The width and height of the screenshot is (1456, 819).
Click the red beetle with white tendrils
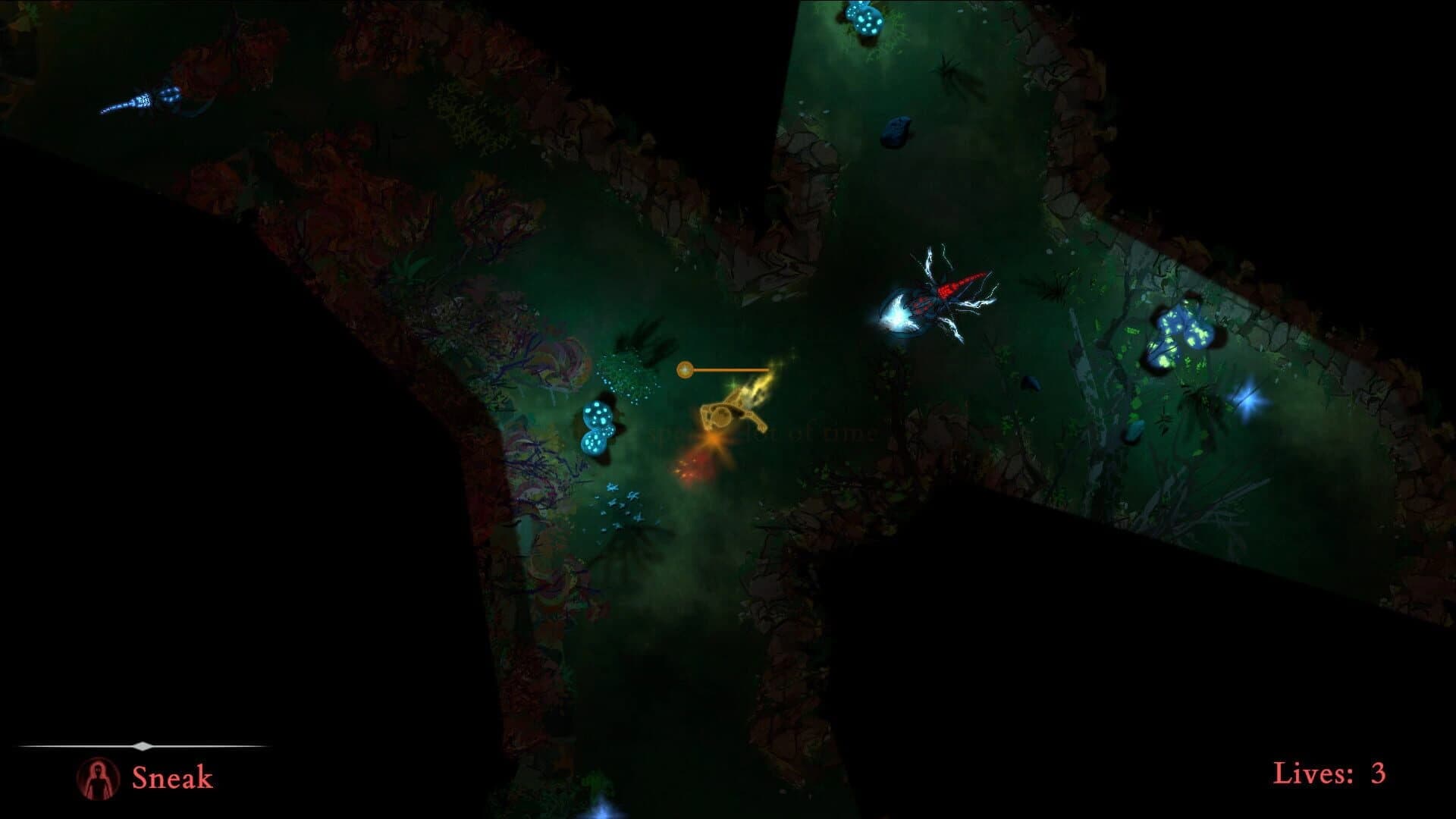[944, 296]
